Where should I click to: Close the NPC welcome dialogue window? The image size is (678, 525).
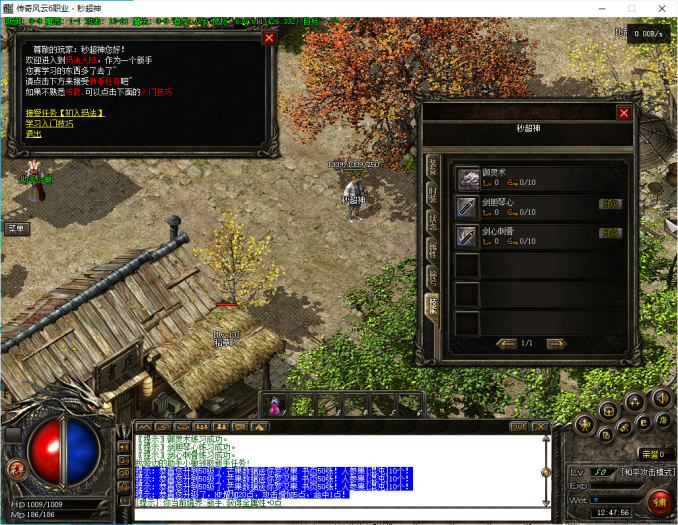[x=269, y=38]
